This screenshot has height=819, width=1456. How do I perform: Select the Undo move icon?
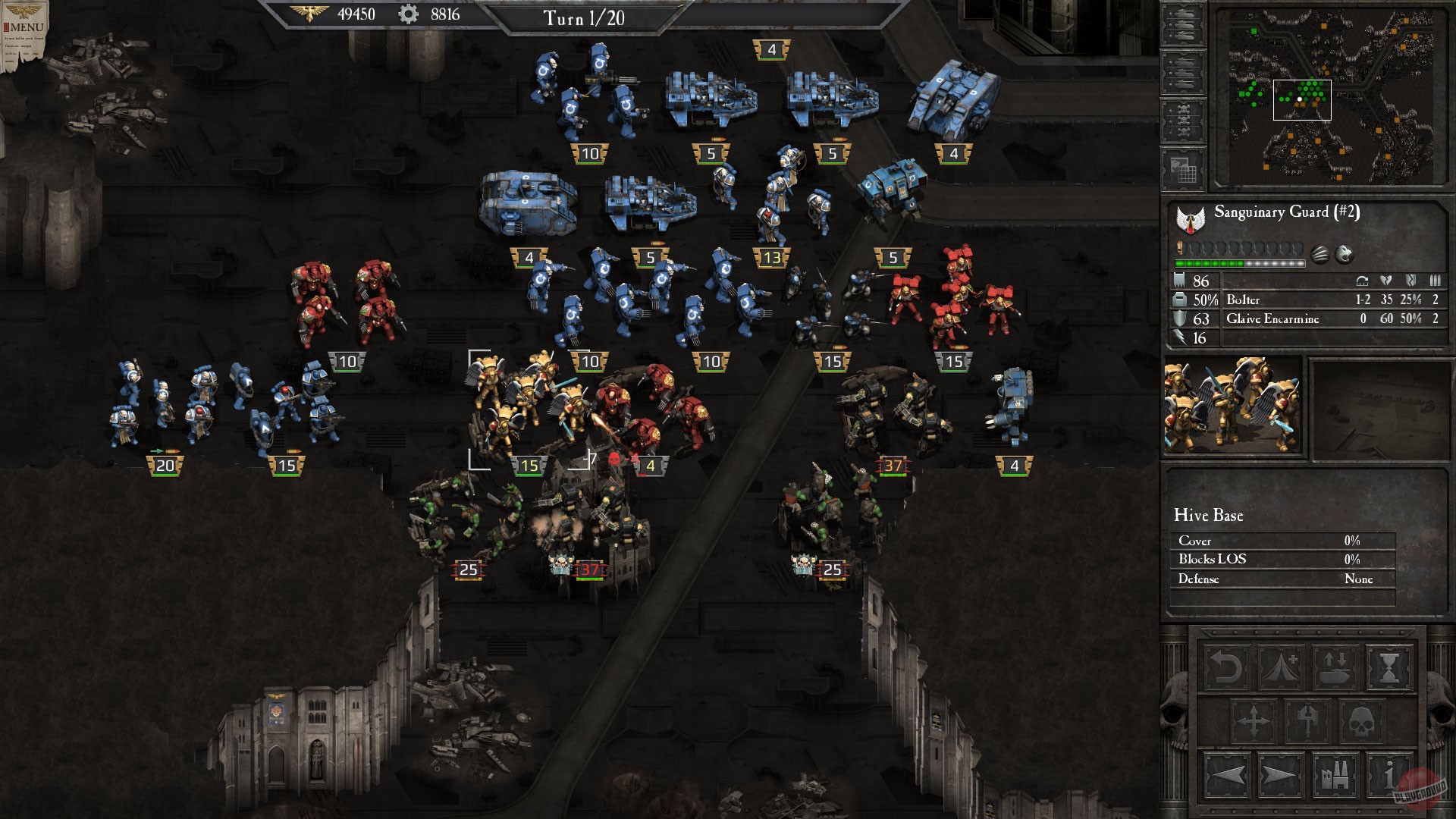(x=1226, y=666)
